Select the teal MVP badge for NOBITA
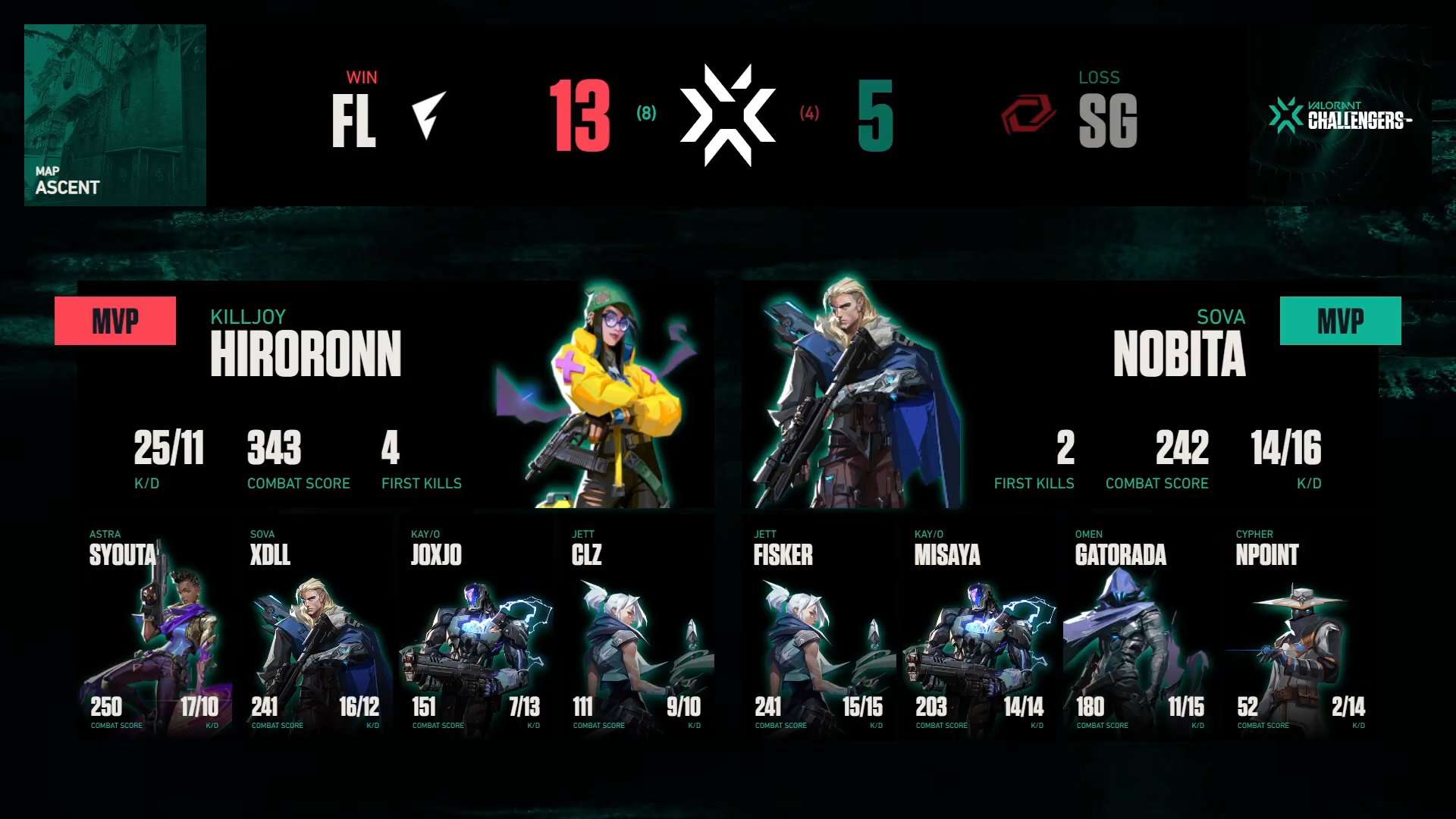The width and height of the screenshot is (1456, 819). click(x=1340, y=322)
